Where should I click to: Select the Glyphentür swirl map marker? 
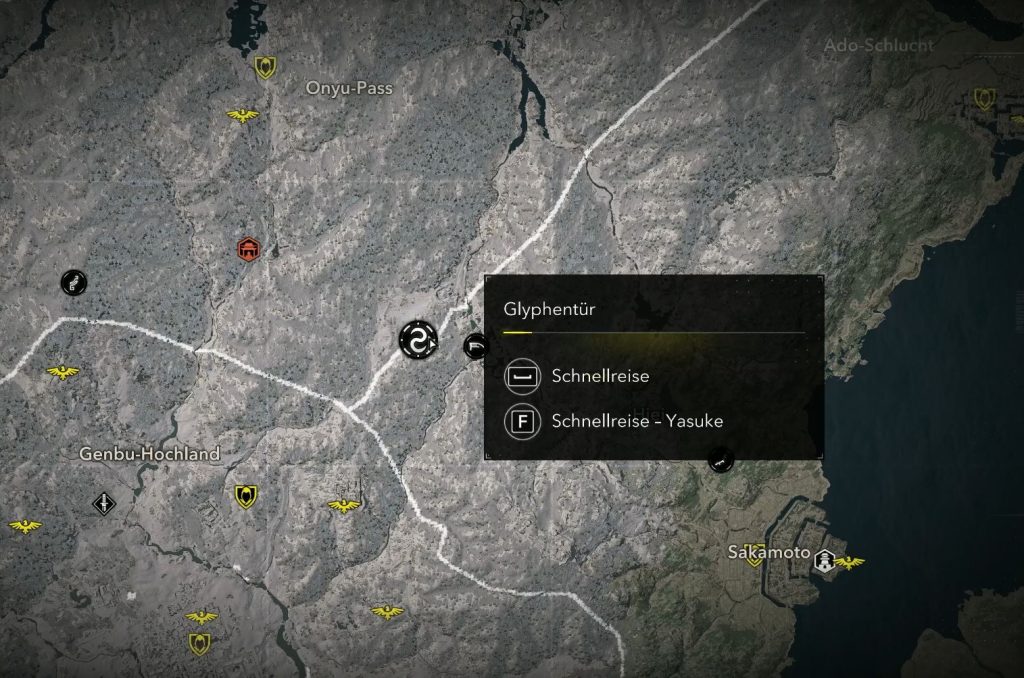click(x=417, y=339)
